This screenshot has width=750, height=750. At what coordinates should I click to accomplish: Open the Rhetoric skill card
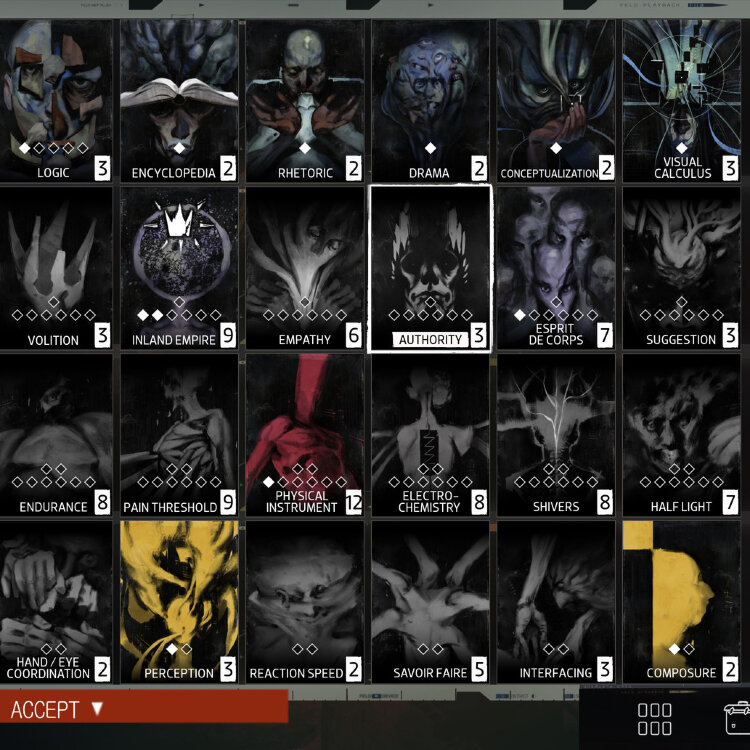pyautogui.click(x=304, y=100)
